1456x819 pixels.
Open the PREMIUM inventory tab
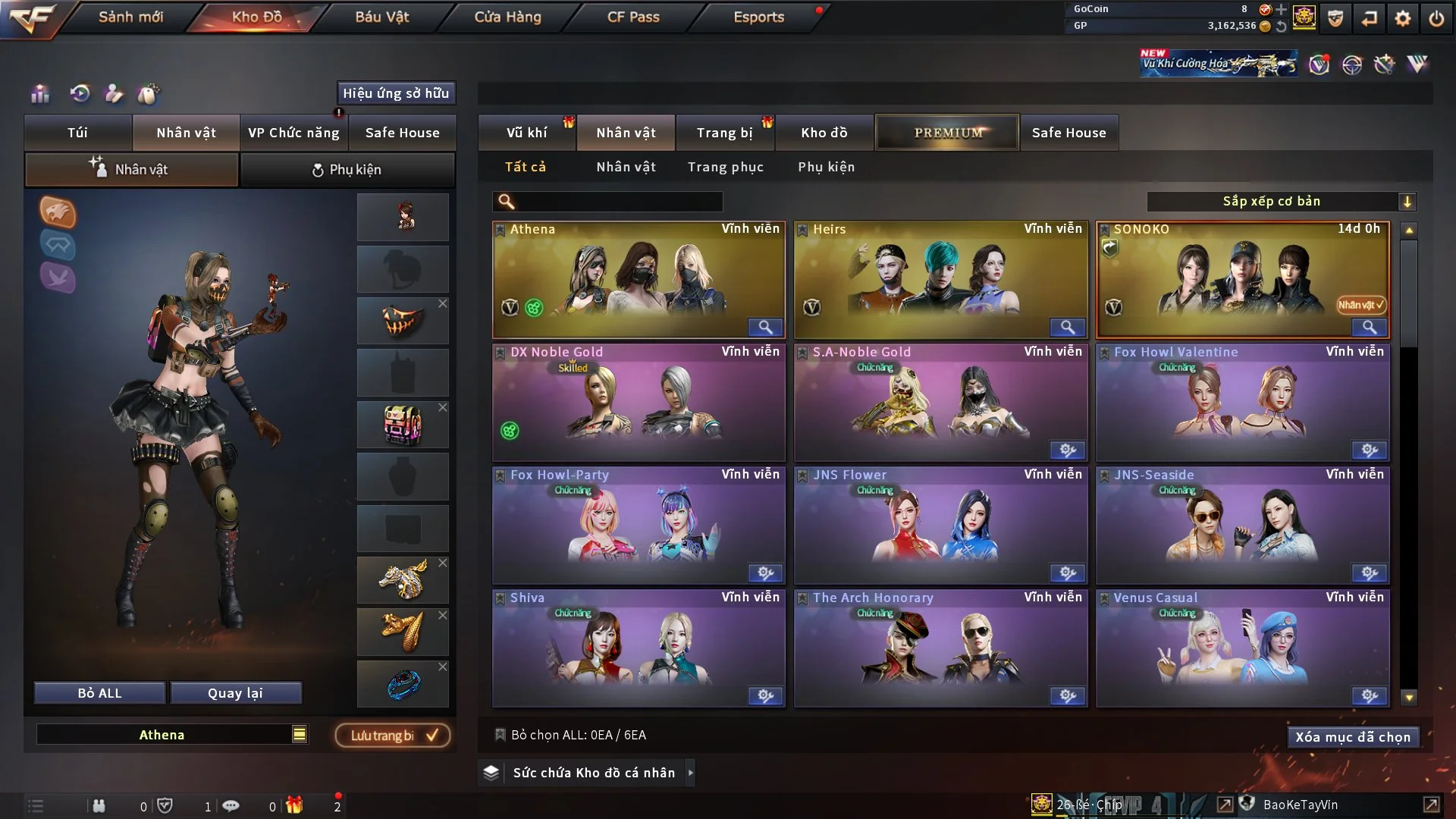coord(947,133)
